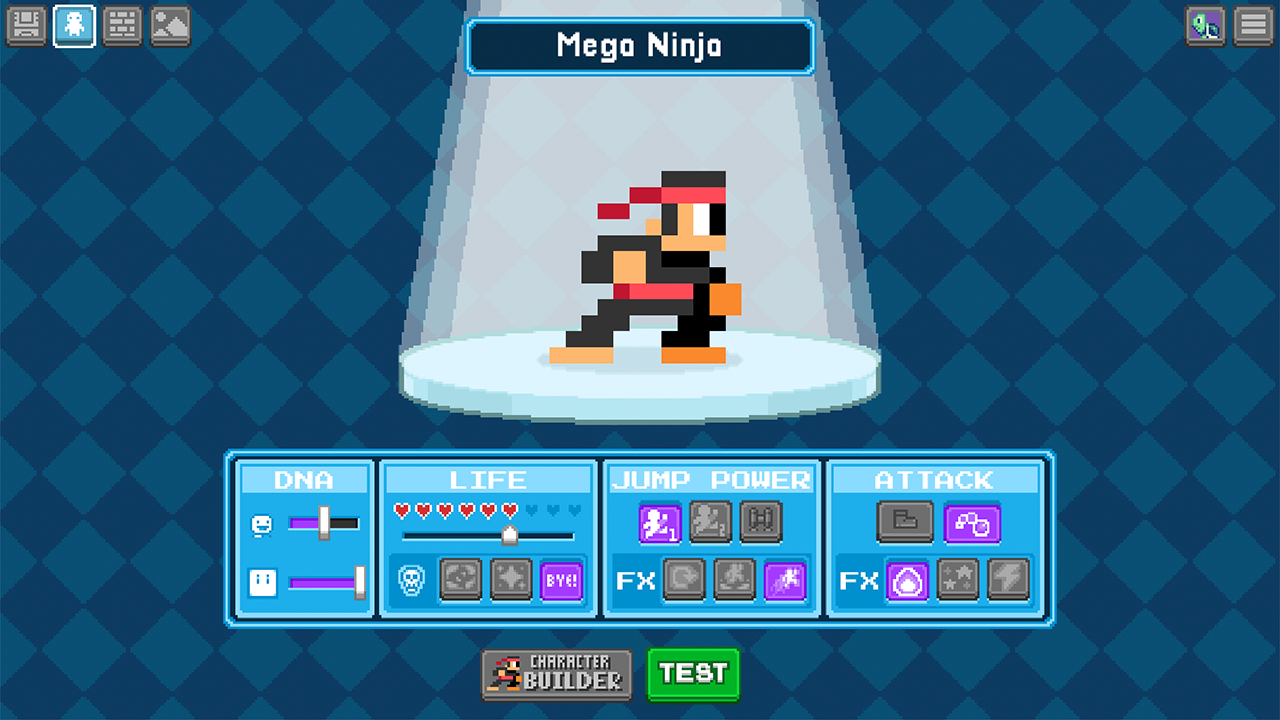
Task: Select the gray boot stomp attack
Action: click(905, 522)
